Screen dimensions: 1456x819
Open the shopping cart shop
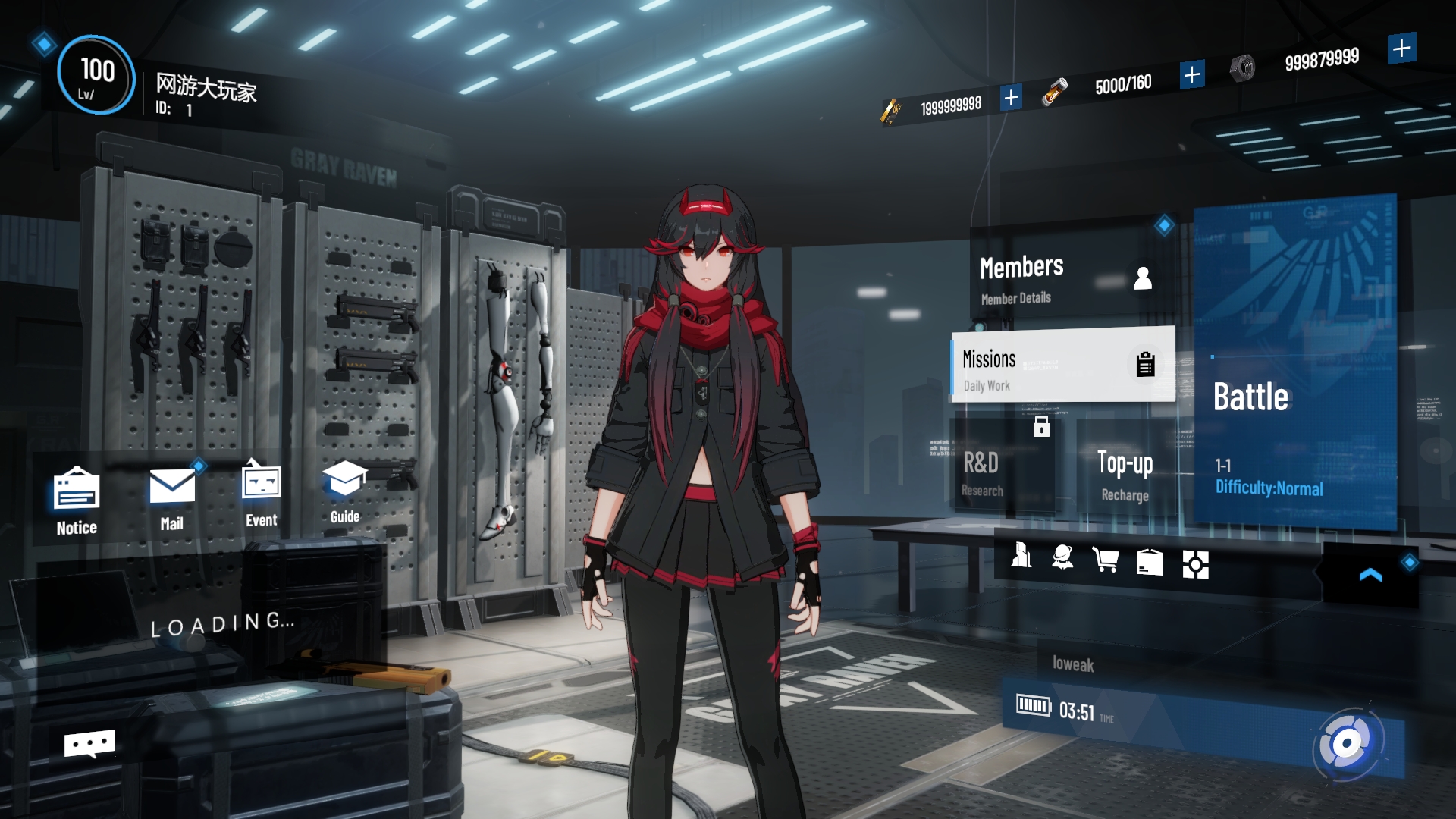1106,560
